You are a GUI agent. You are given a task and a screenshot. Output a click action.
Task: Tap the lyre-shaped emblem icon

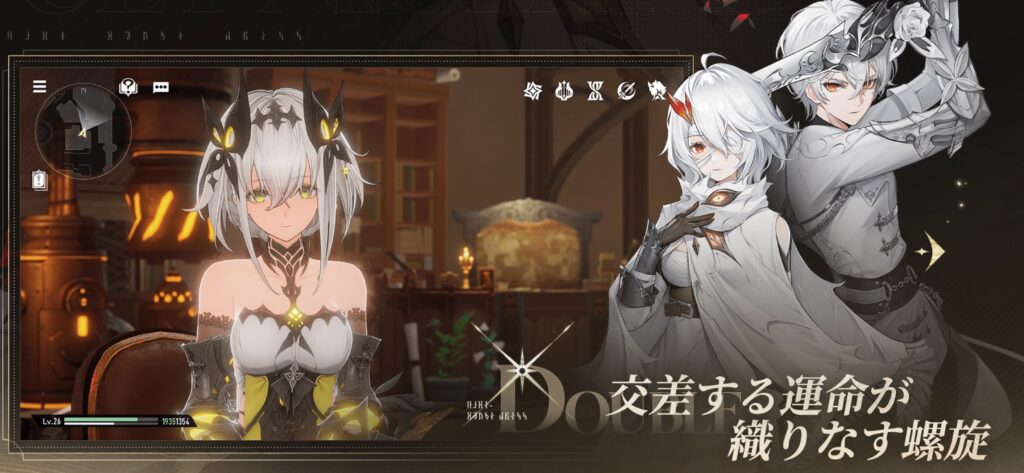[x=563, y=91]
